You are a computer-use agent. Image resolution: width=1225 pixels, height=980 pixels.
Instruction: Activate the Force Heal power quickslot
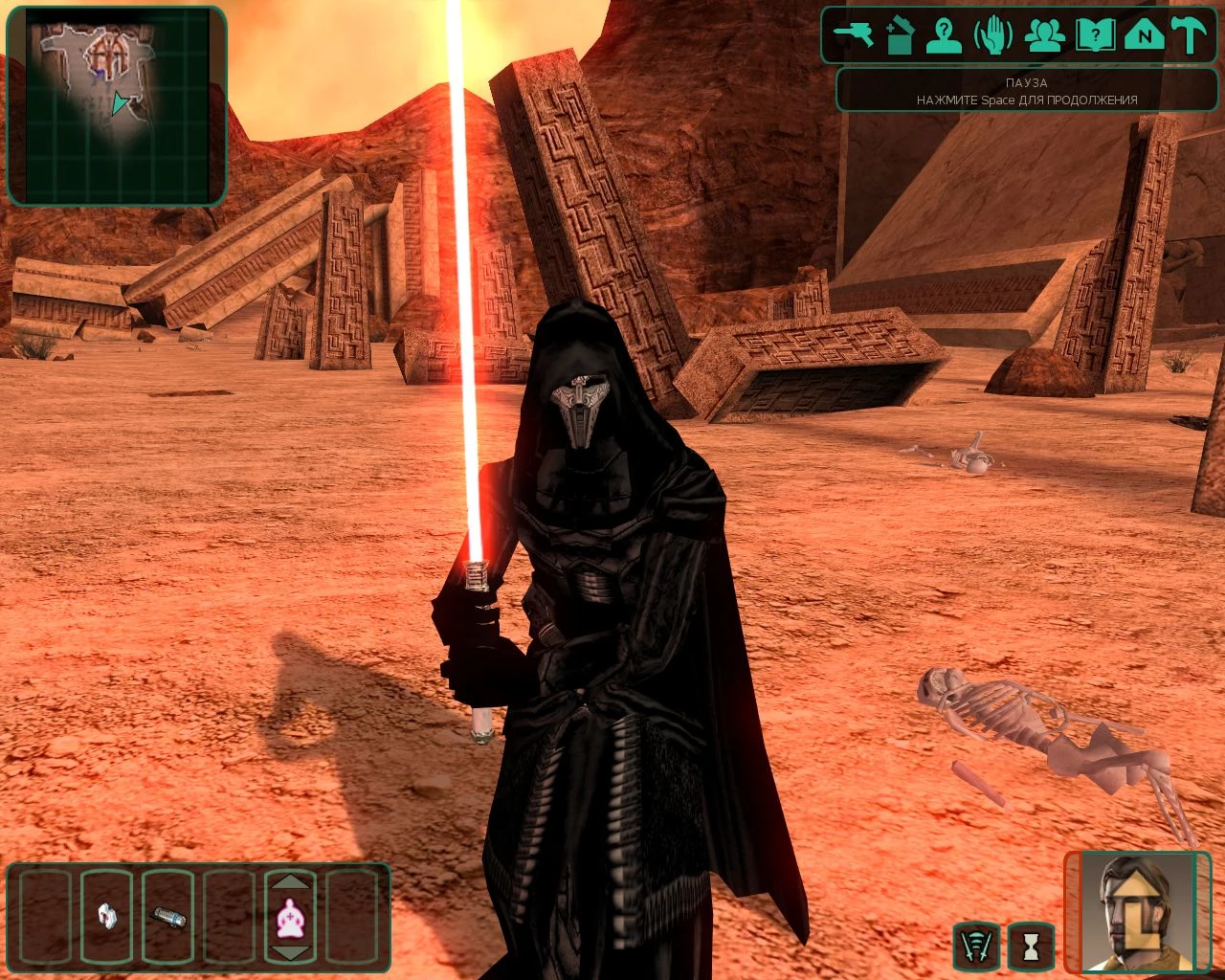pos(292,919)
